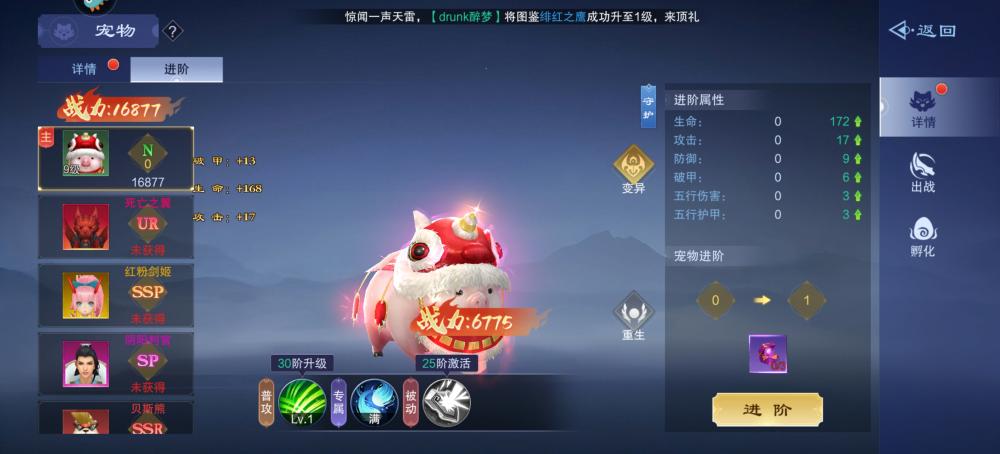Choose the 重生 rebirth option

point(633,315)
